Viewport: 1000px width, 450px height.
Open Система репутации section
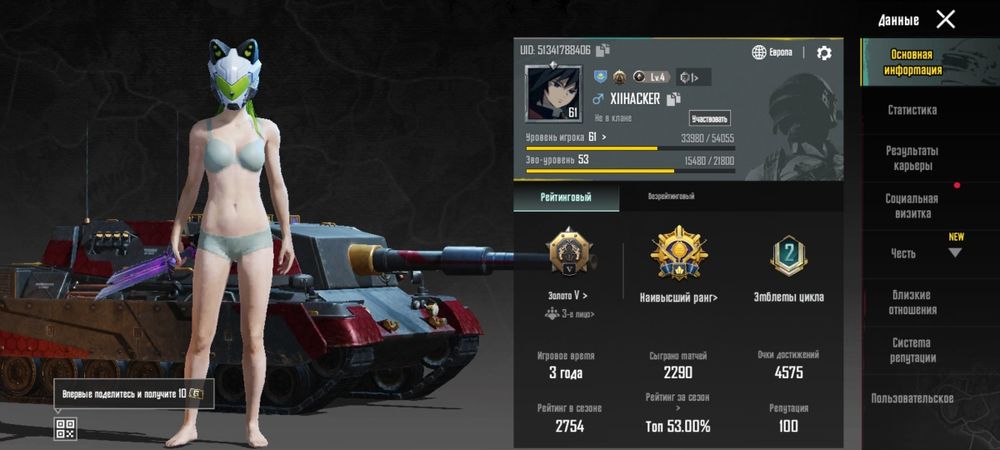pos(912,350)
